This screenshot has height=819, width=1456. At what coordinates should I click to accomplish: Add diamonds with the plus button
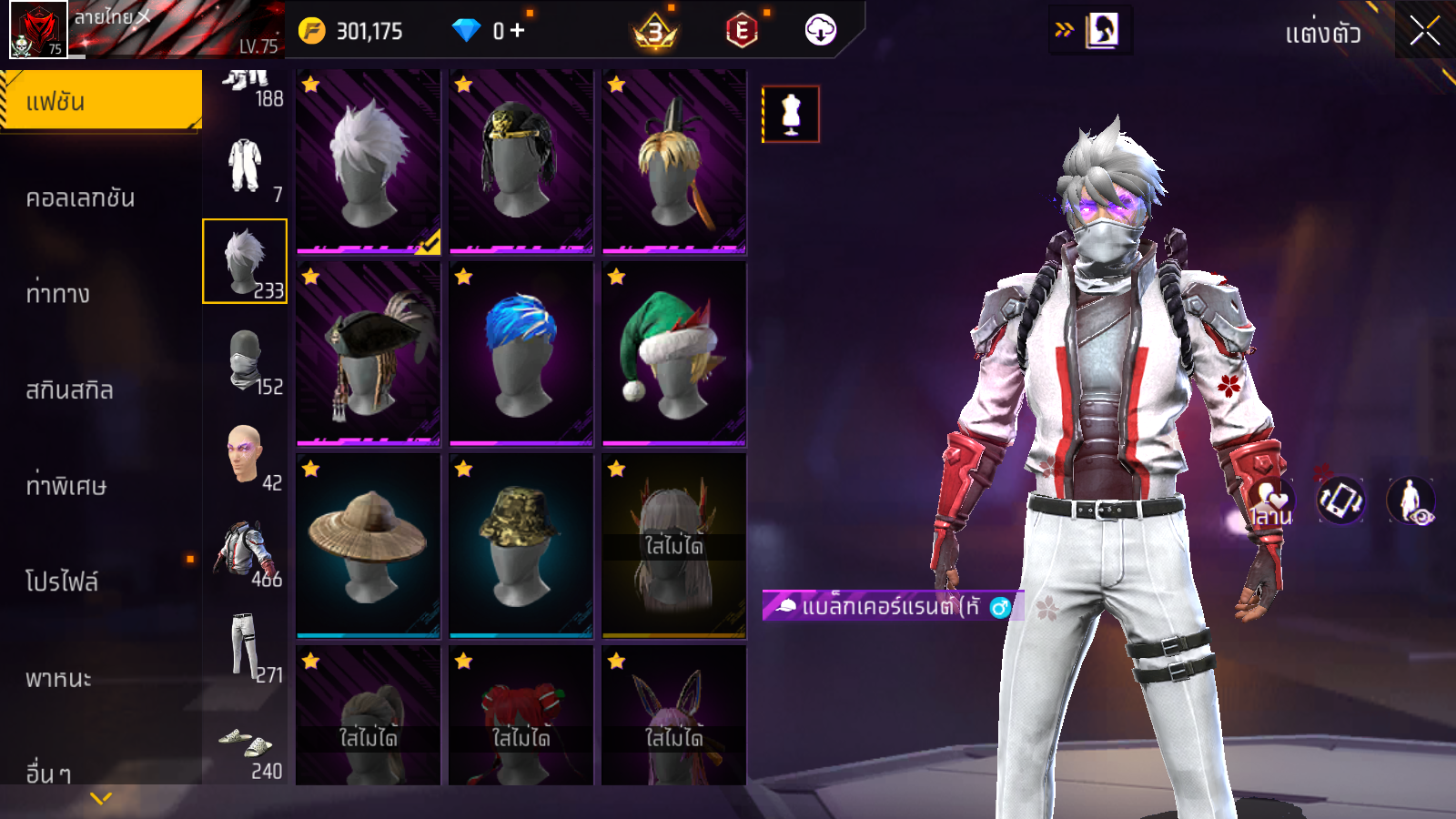pos(518,31)
